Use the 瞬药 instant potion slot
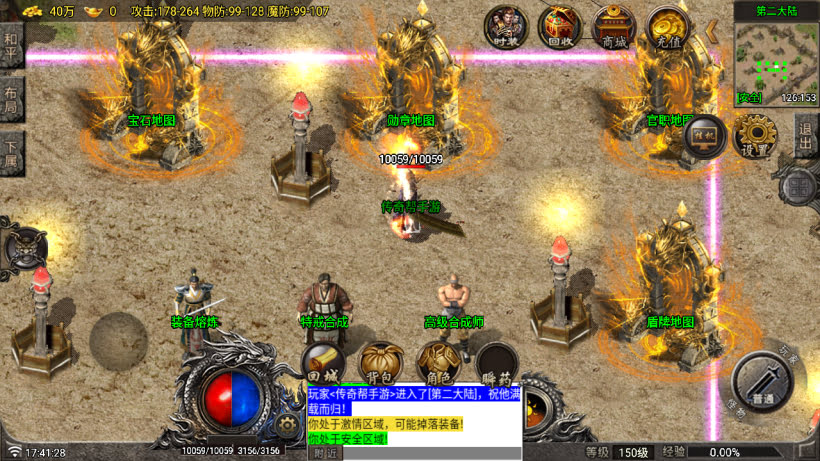Screen dimensions: 820x461 pyautogui.click(x=495, y=364)
